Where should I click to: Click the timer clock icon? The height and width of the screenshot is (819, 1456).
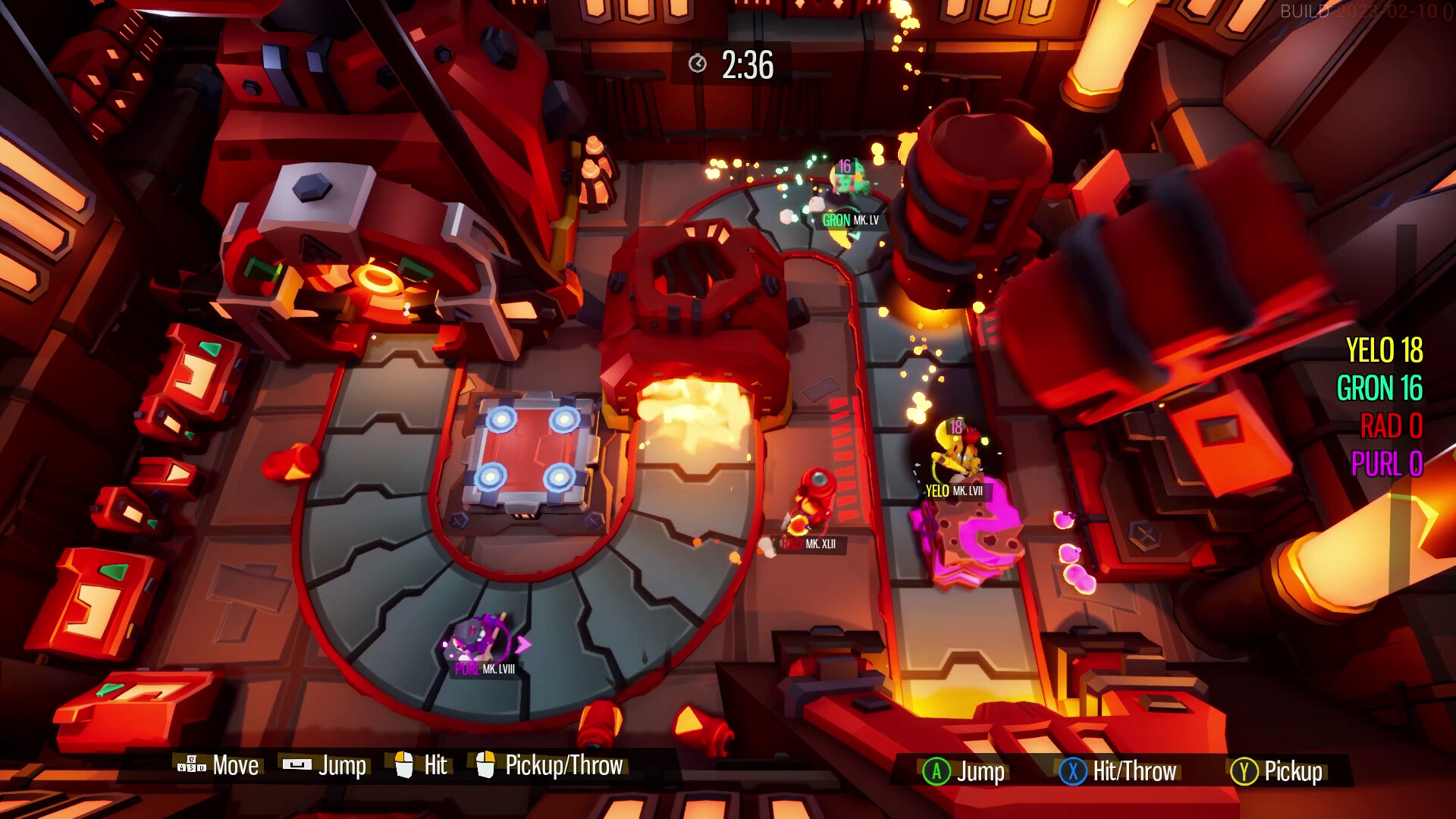698,65
